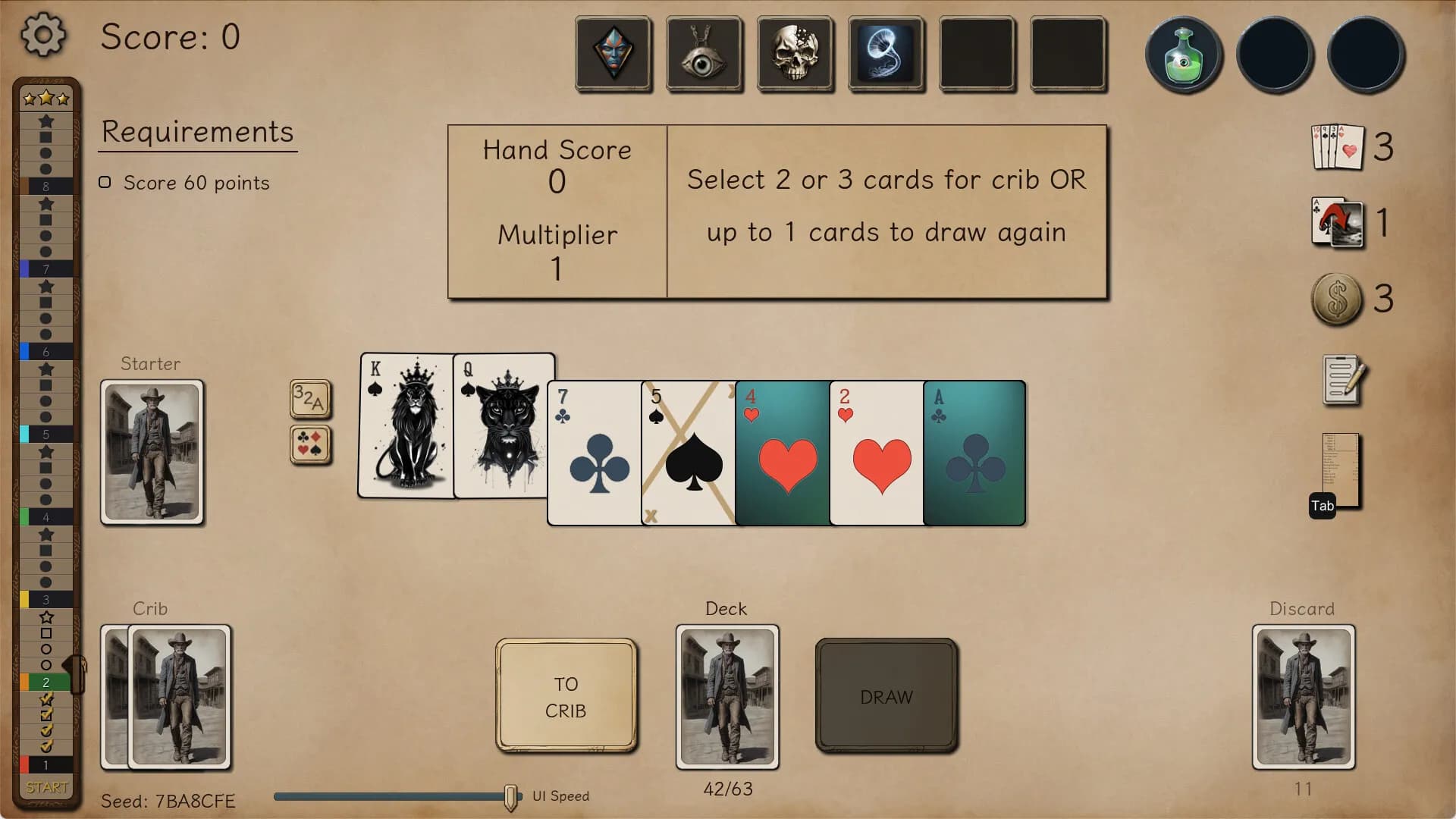This screenshot has height=819, width=1456.
Task: Use the green eyeball potion consumable
Action: coord(1183,55)
